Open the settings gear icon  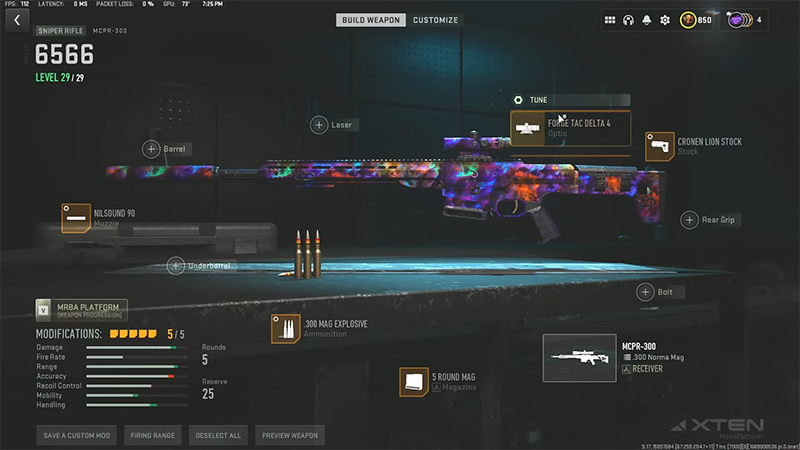point(665,20)
